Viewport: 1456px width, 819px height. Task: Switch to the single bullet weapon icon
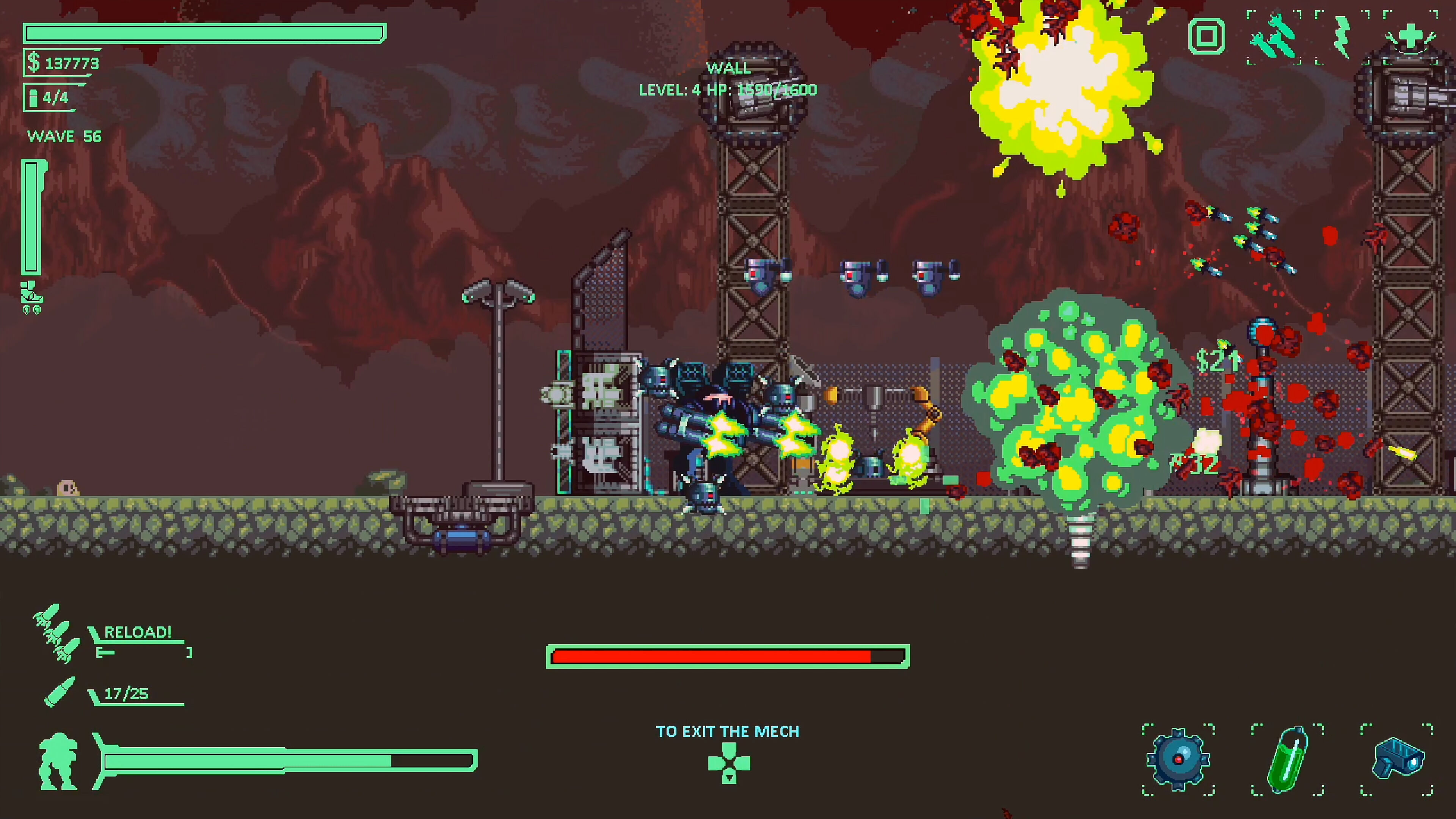pyautogui.click(x=60, y=692)
